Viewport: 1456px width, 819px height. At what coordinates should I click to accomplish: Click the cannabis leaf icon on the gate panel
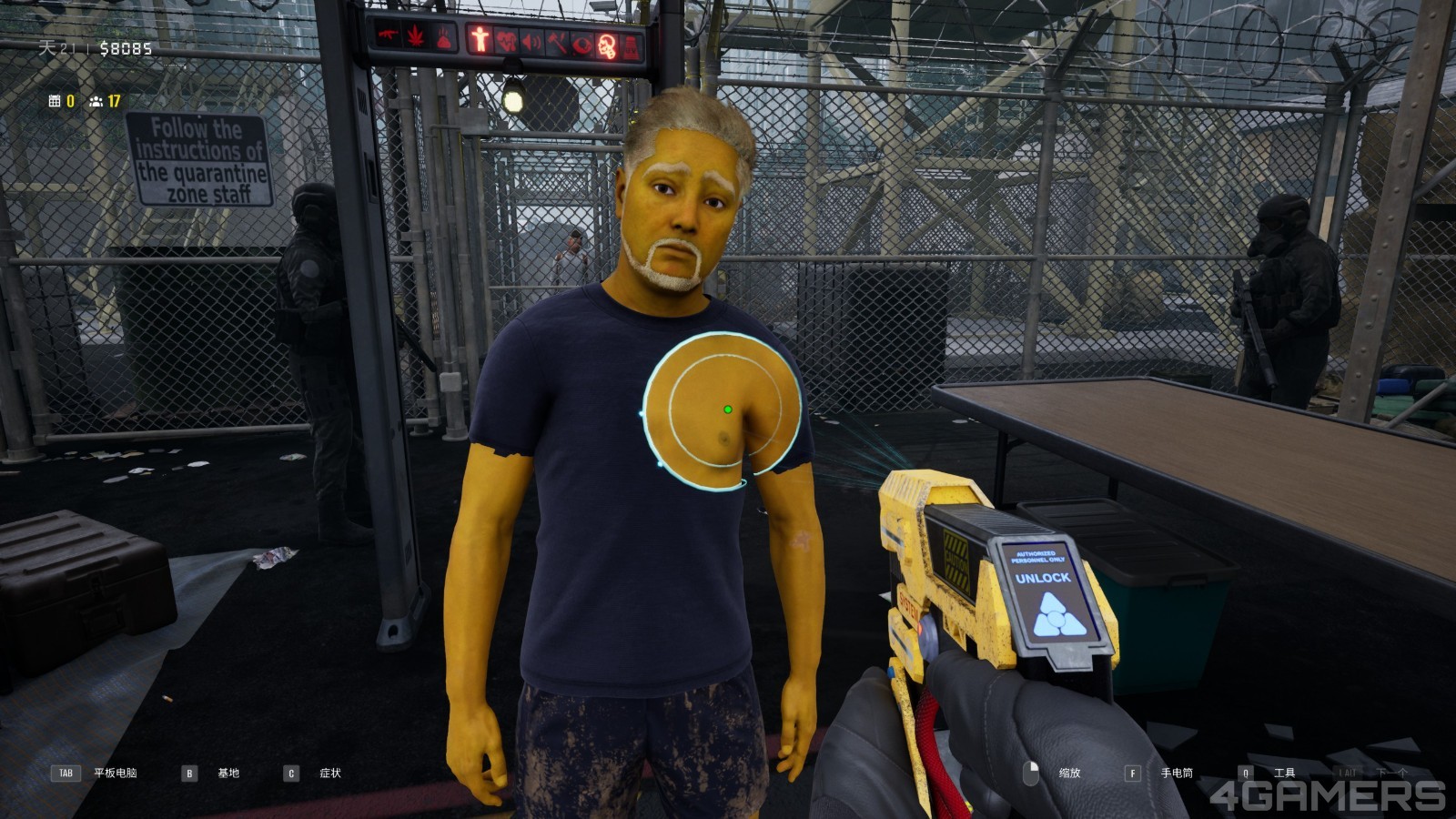(x=415, y=37)
